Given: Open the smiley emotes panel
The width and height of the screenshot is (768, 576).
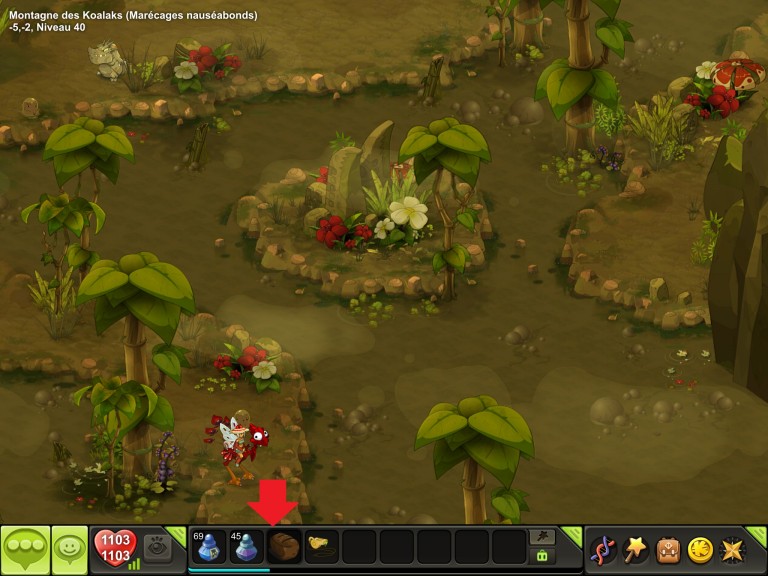Looking at the screenshot, I should 69,549.
